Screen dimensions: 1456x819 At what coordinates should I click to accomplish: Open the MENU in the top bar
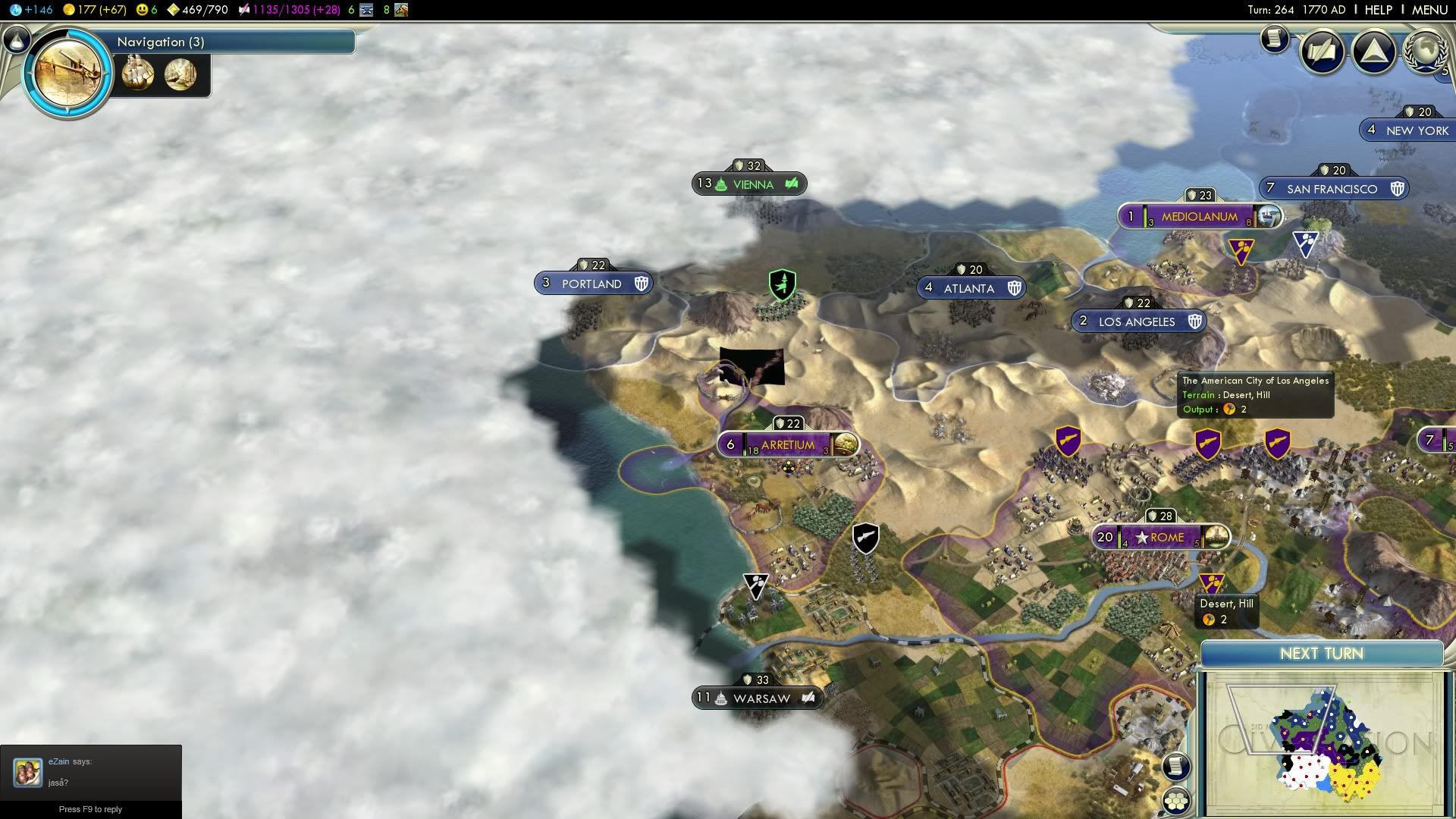point(1429,10)
